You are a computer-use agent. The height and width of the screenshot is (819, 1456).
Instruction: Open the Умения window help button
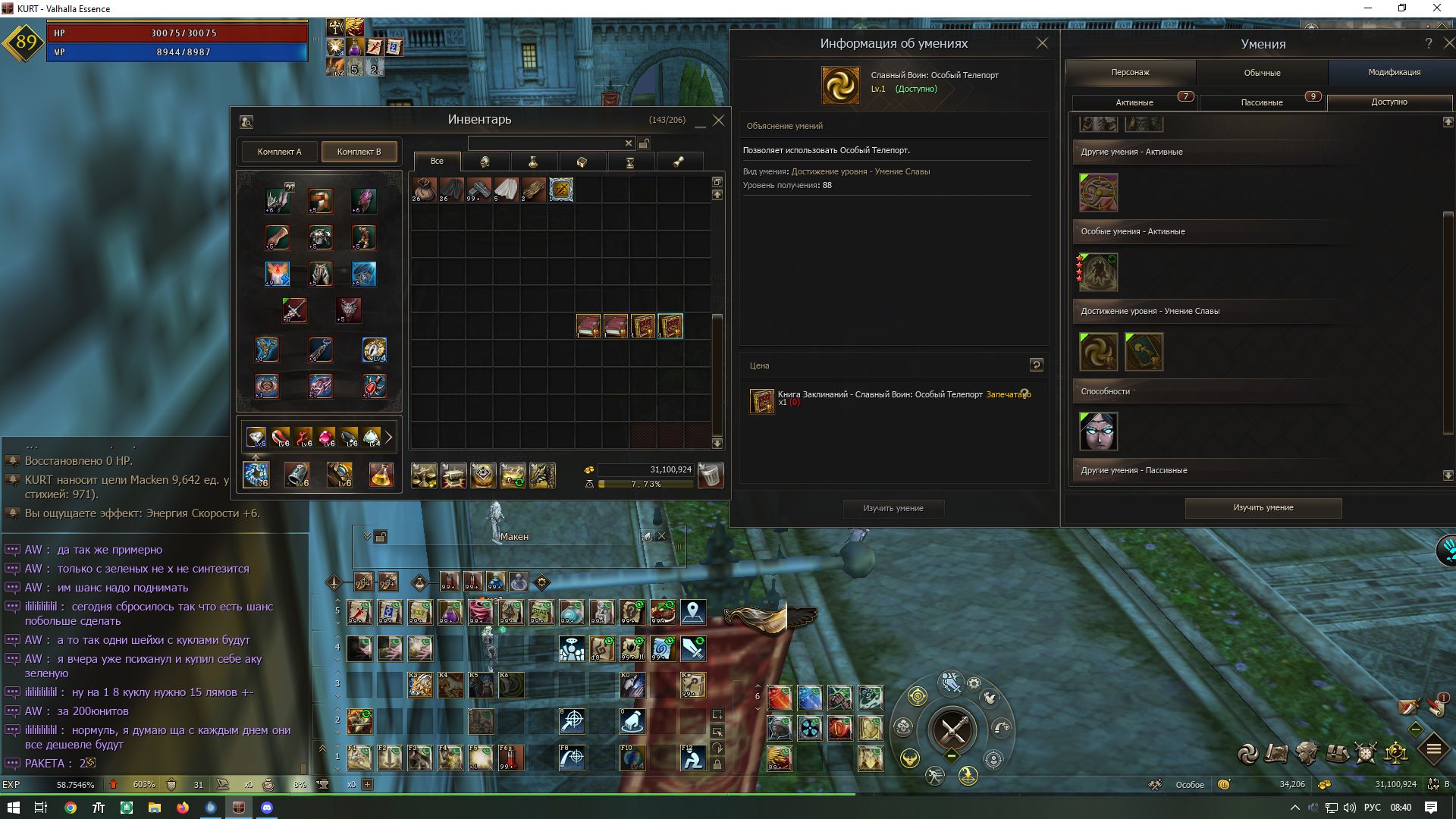pos(1428,43)
